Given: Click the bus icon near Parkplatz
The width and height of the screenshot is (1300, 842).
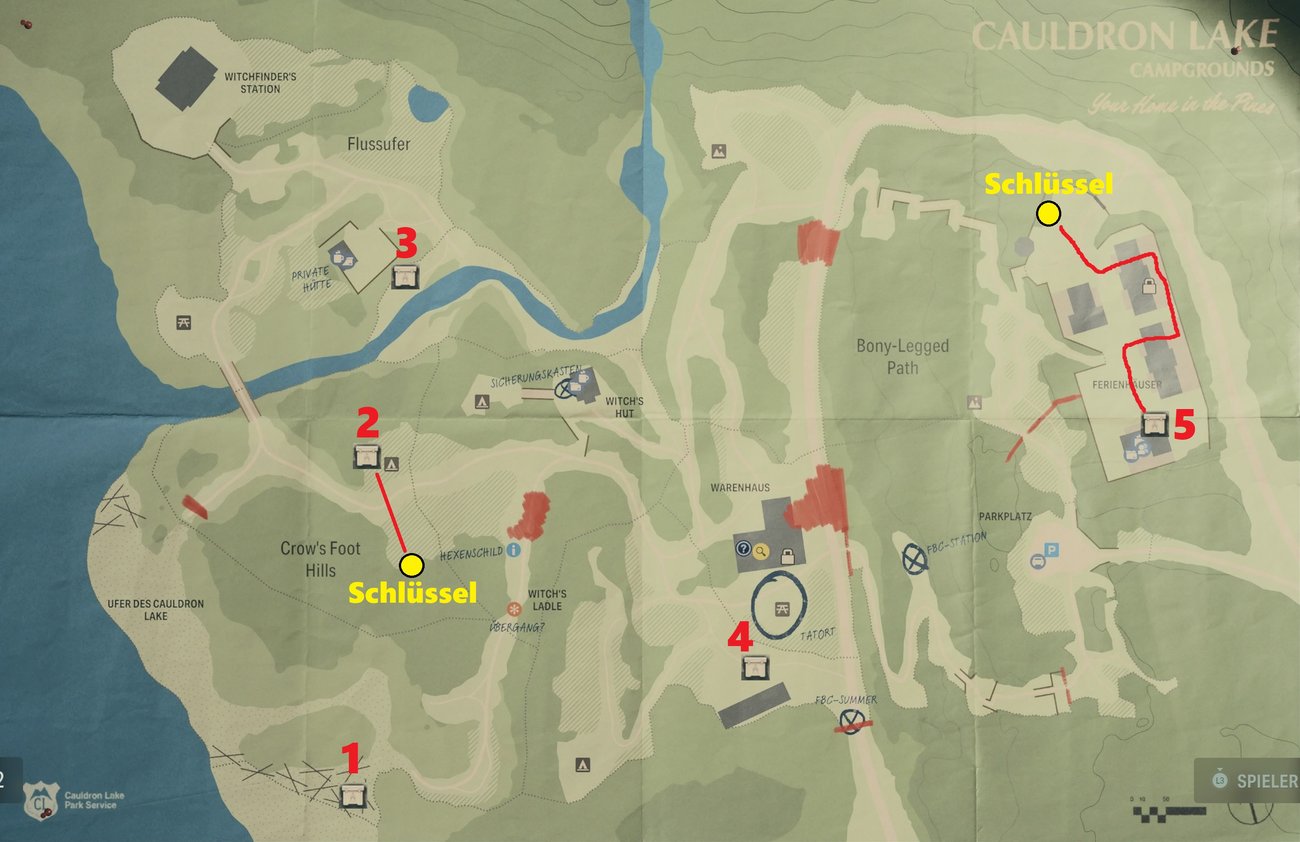Looking at the screenshot, I should 1037,562.
